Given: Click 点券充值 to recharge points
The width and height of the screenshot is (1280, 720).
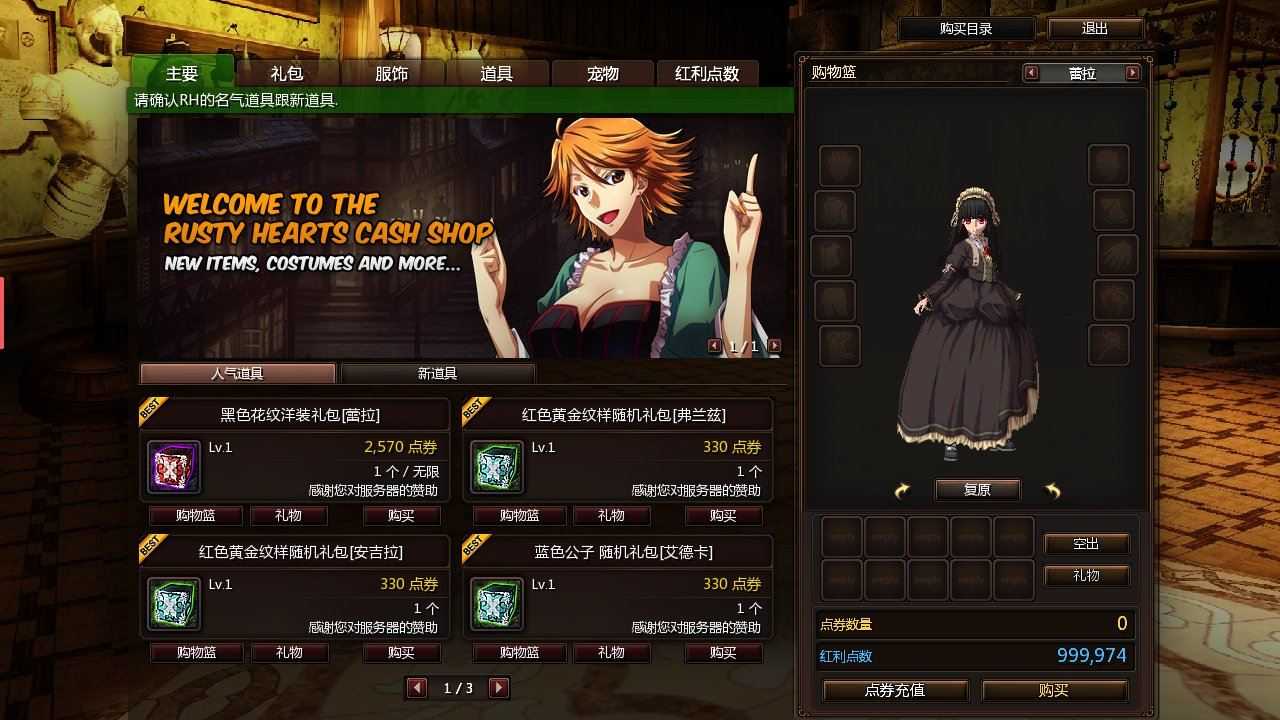Looking at the screenshot, I should click(x=895, y=690).
